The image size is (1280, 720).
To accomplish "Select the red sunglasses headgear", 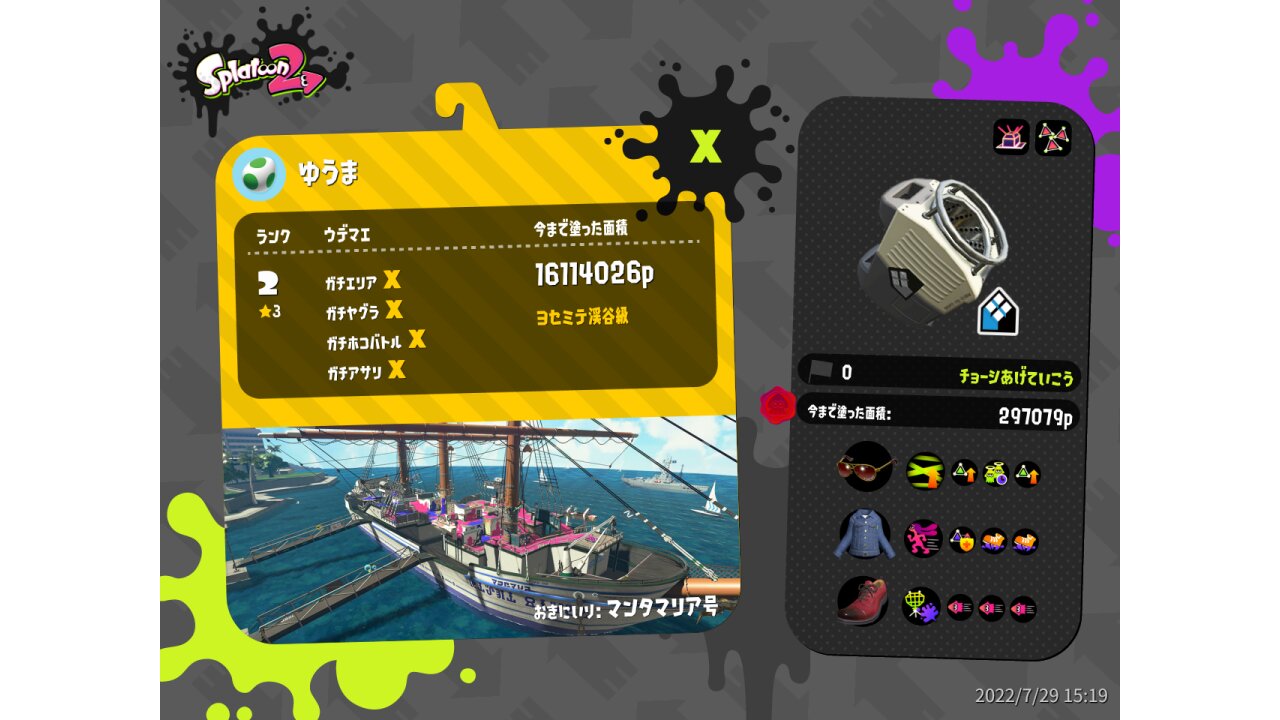I will [x=864, y=467].
